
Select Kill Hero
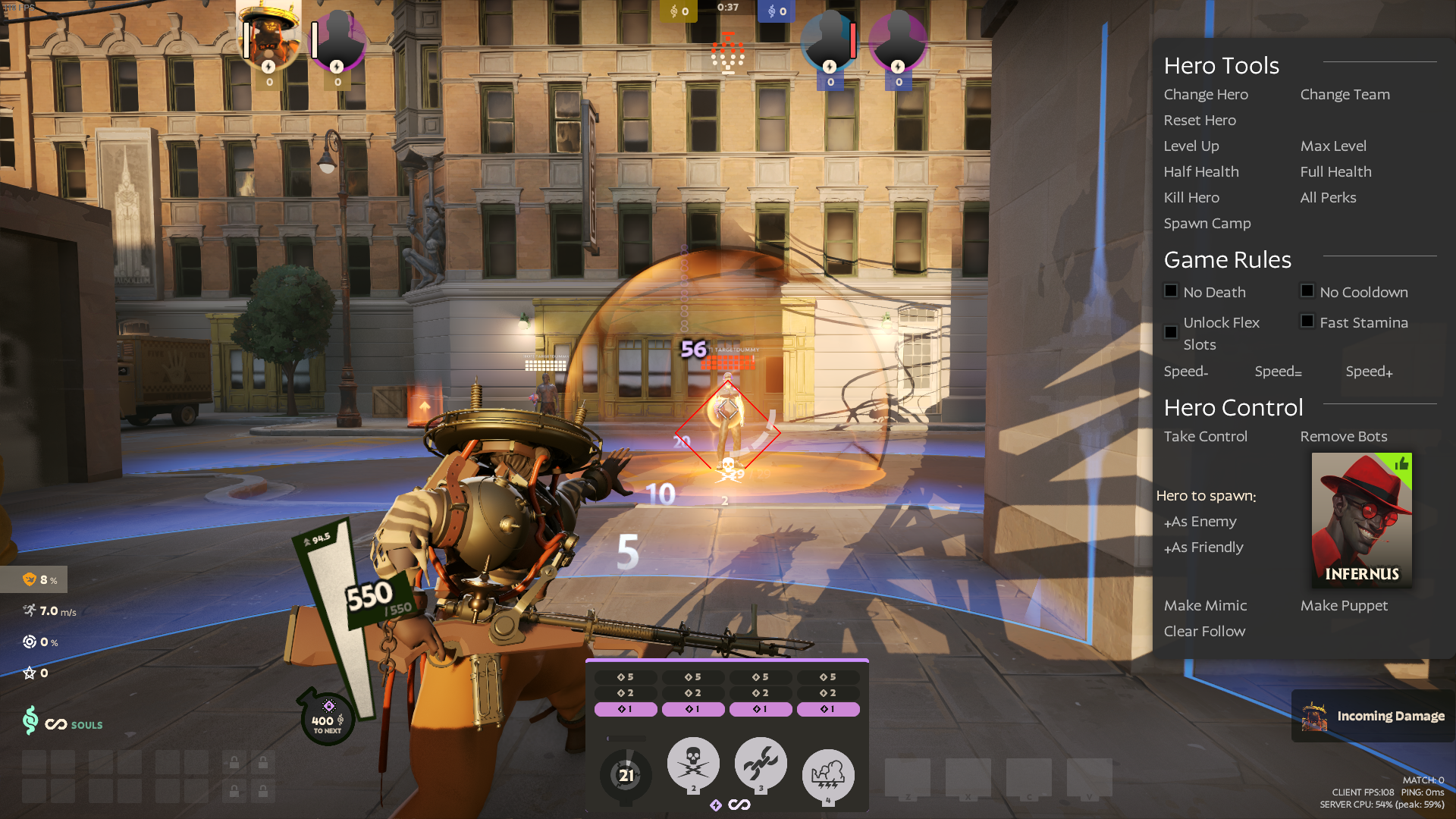[1191, 198]
